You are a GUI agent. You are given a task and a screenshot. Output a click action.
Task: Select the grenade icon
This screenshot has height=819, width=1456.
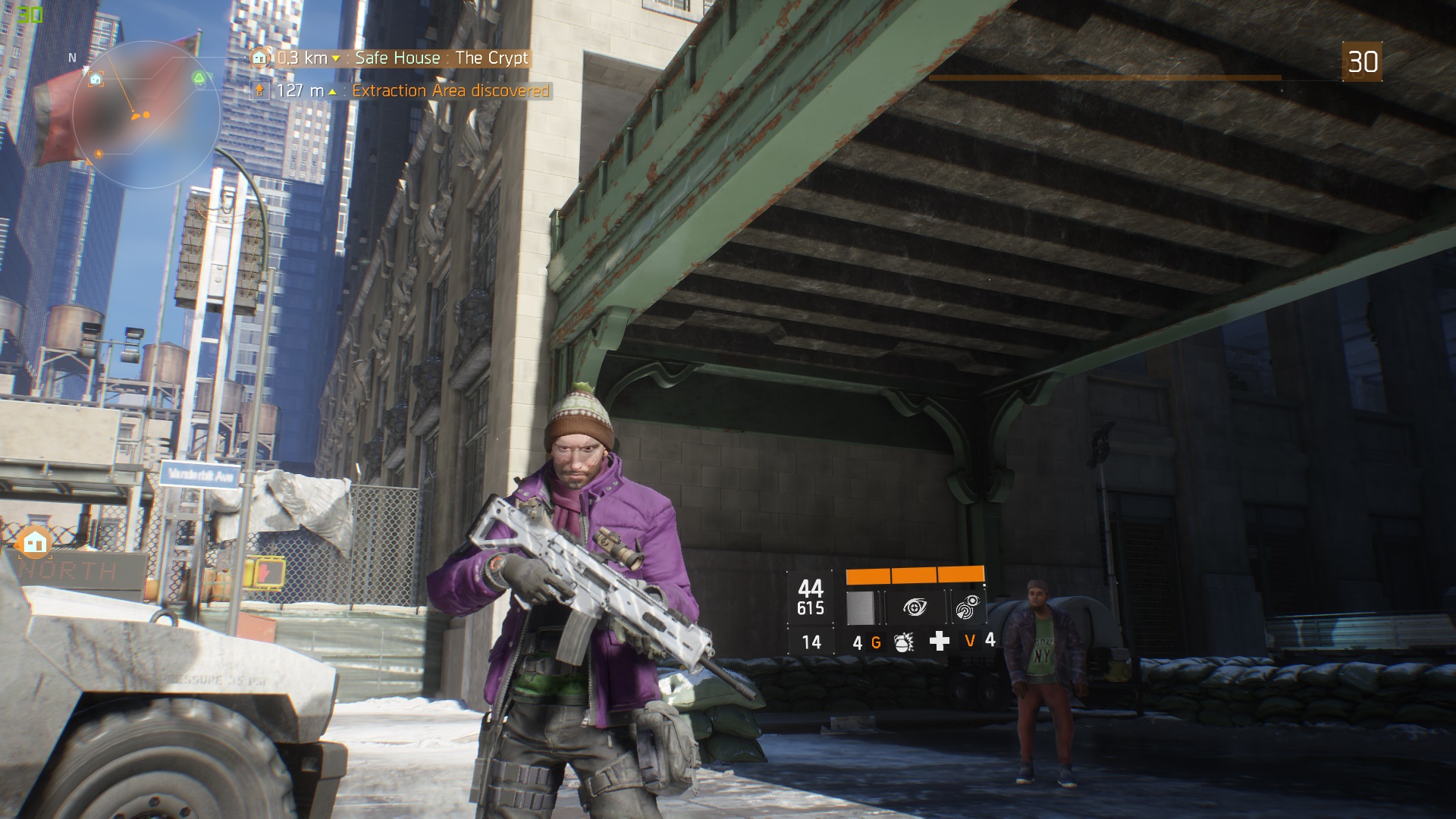coord(904,642)
